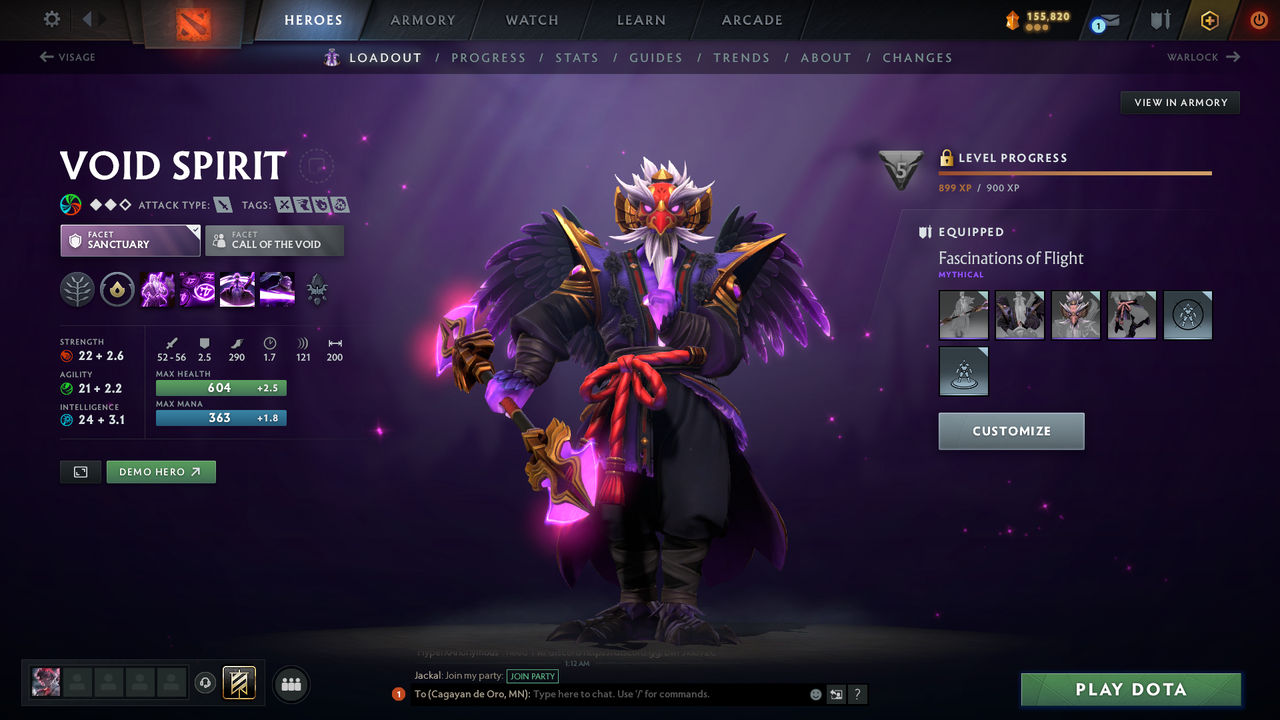Switch to the Stats tab
The width and height of the screenshot is (1280, 720).
coord(577,57)
